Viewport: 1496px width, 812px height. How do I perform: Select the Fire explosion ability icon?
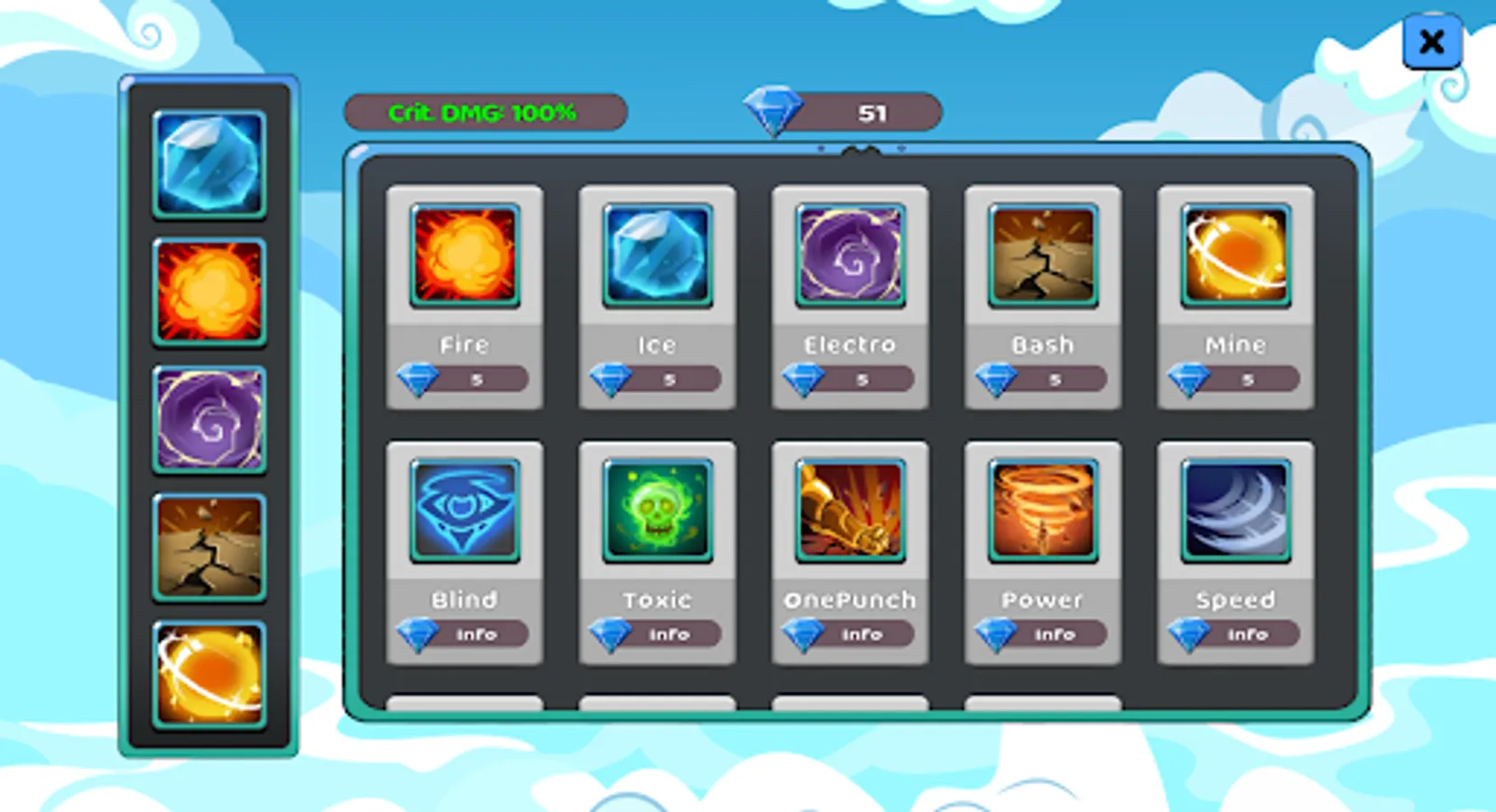[465, 259]
